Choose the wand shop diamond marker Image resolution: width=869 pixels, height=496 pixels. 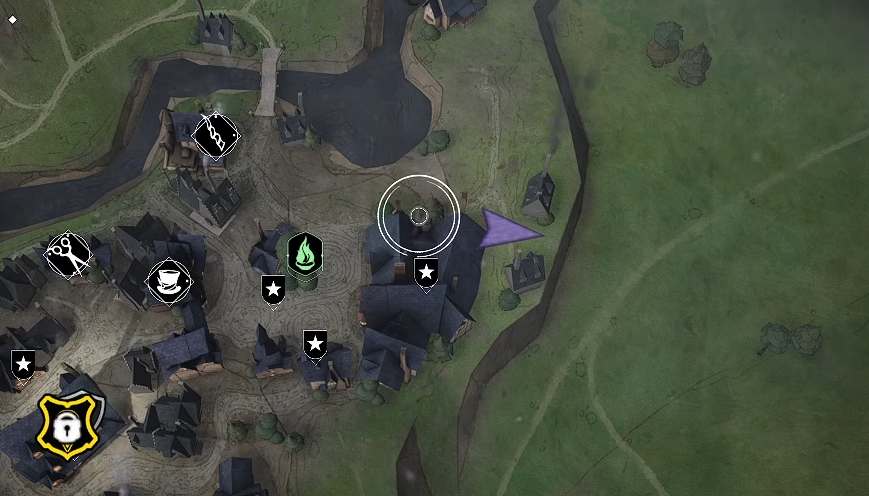[x=215, y=135]
